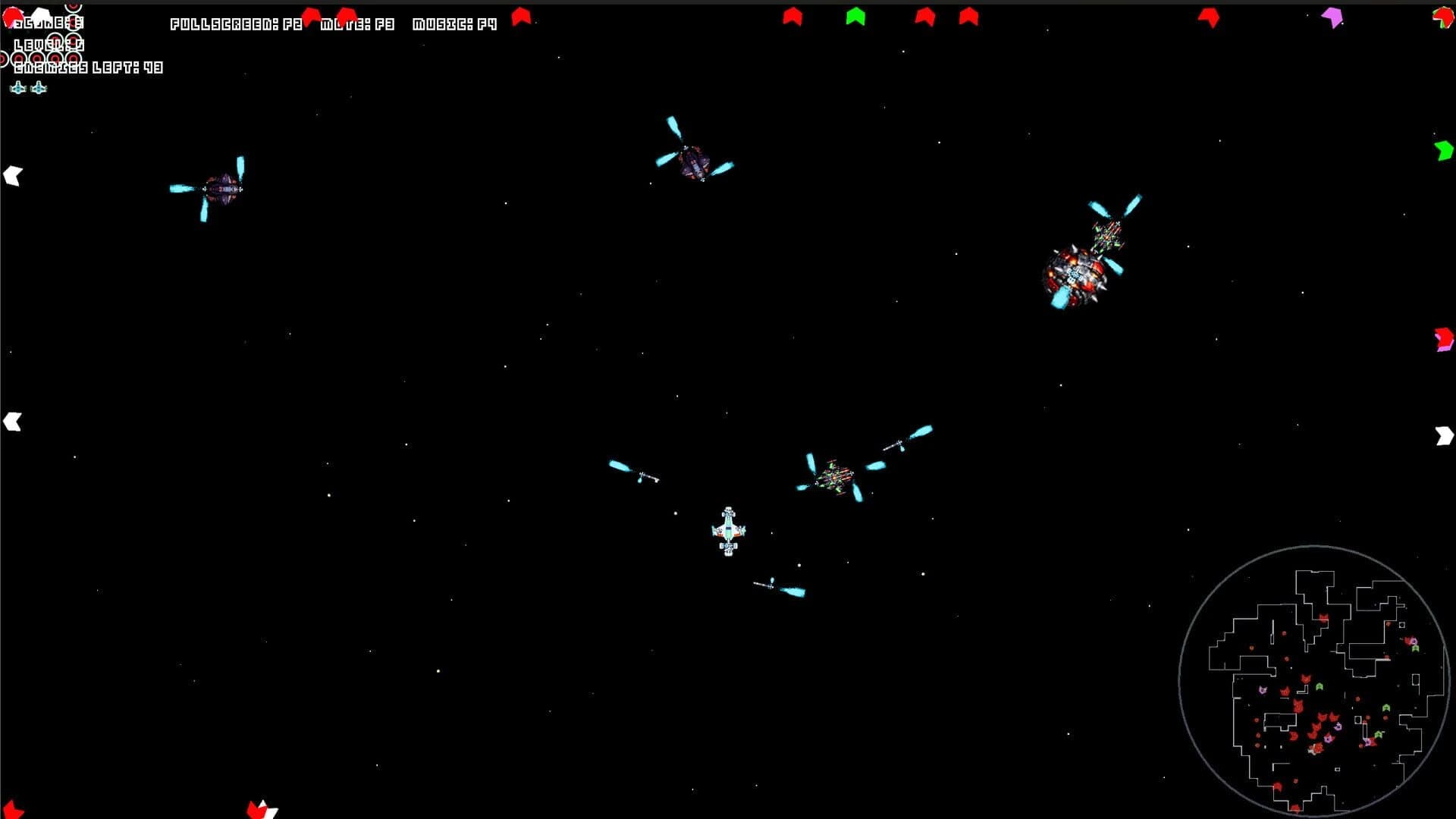The image size is (1456, 819).
Task: Click a purple enemy blip on the minimap
Action: click(x=1263, y=690)
